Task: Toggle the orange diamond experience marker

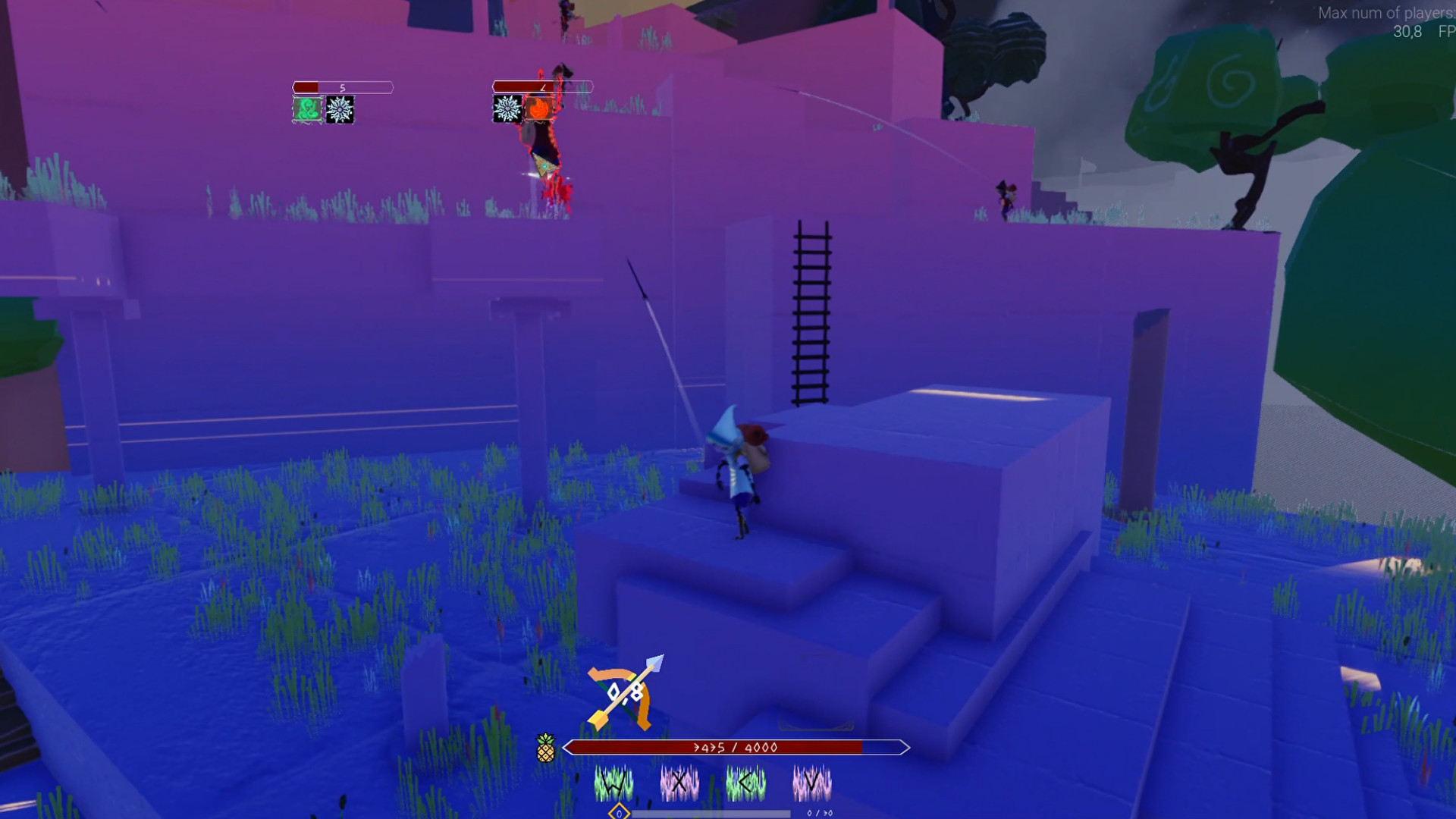Action: [620, 812]
